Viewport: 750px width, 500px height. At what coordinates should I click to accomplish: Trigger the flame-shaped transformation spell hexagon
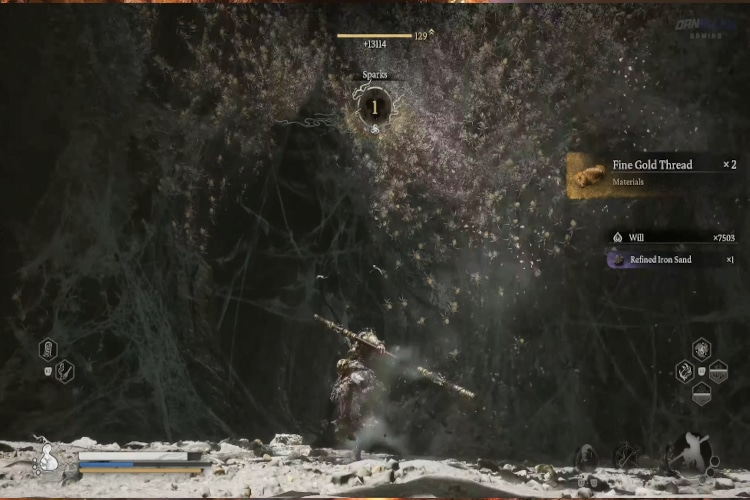[x=684, y=371]
